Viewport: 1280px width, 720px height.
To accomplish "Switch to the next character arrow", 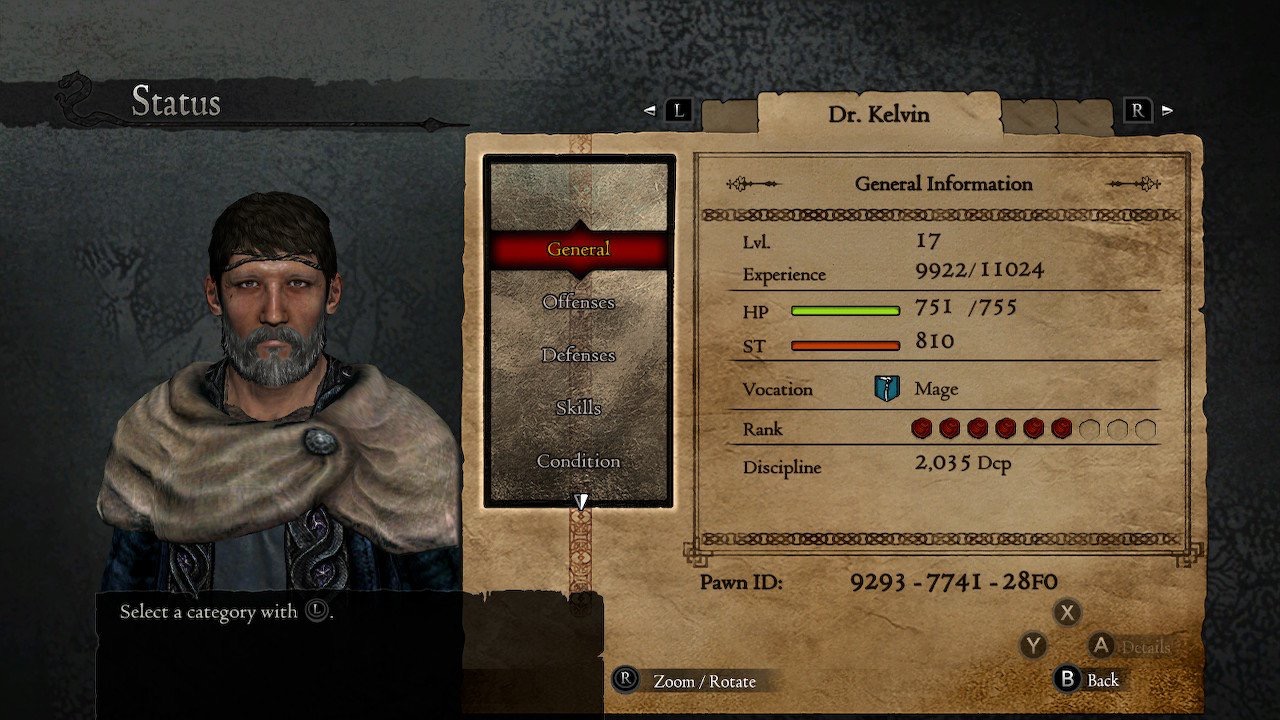I will (1166, 110).
